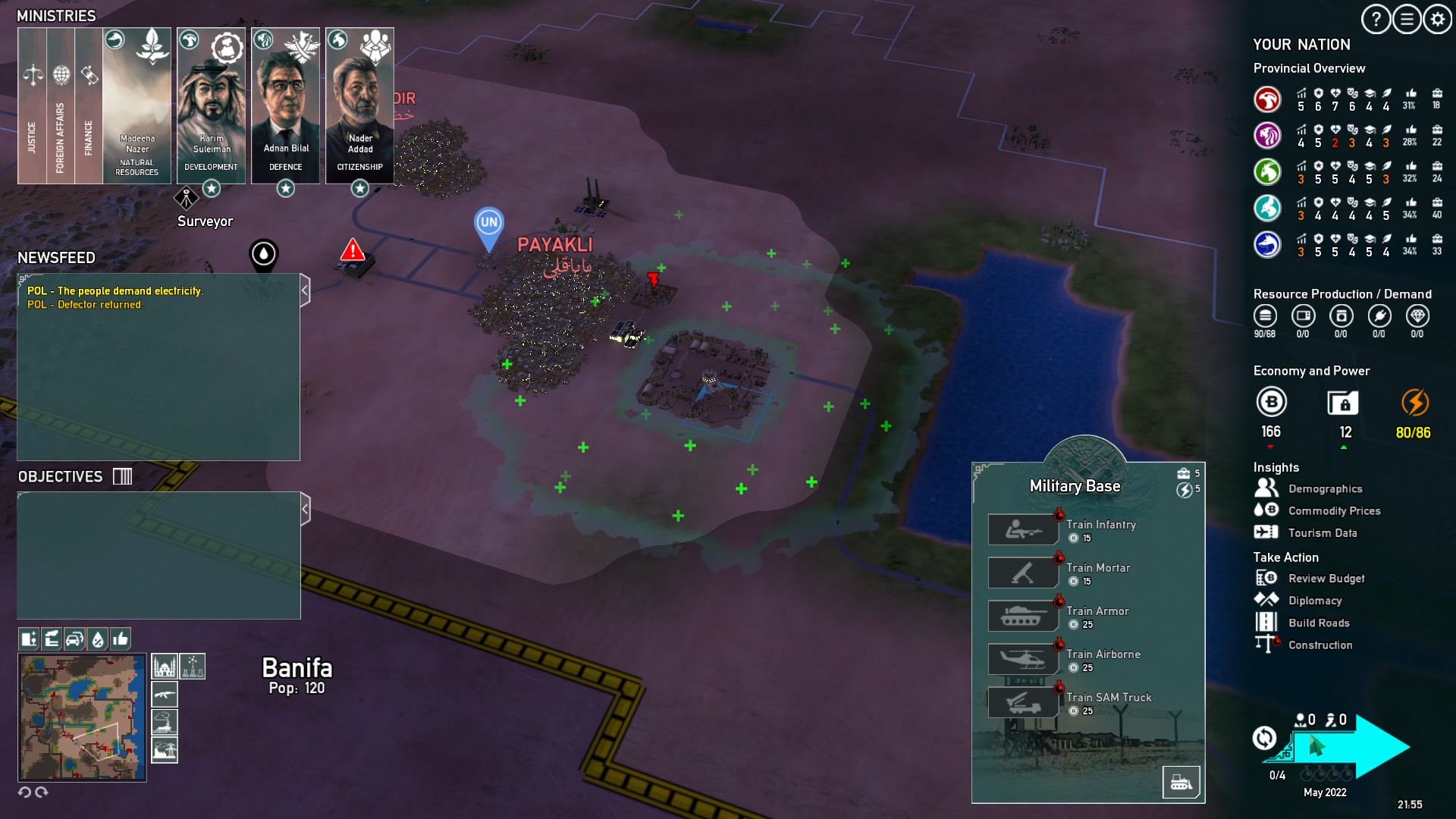Switch to the Finance ministry tab

(88, 106)
